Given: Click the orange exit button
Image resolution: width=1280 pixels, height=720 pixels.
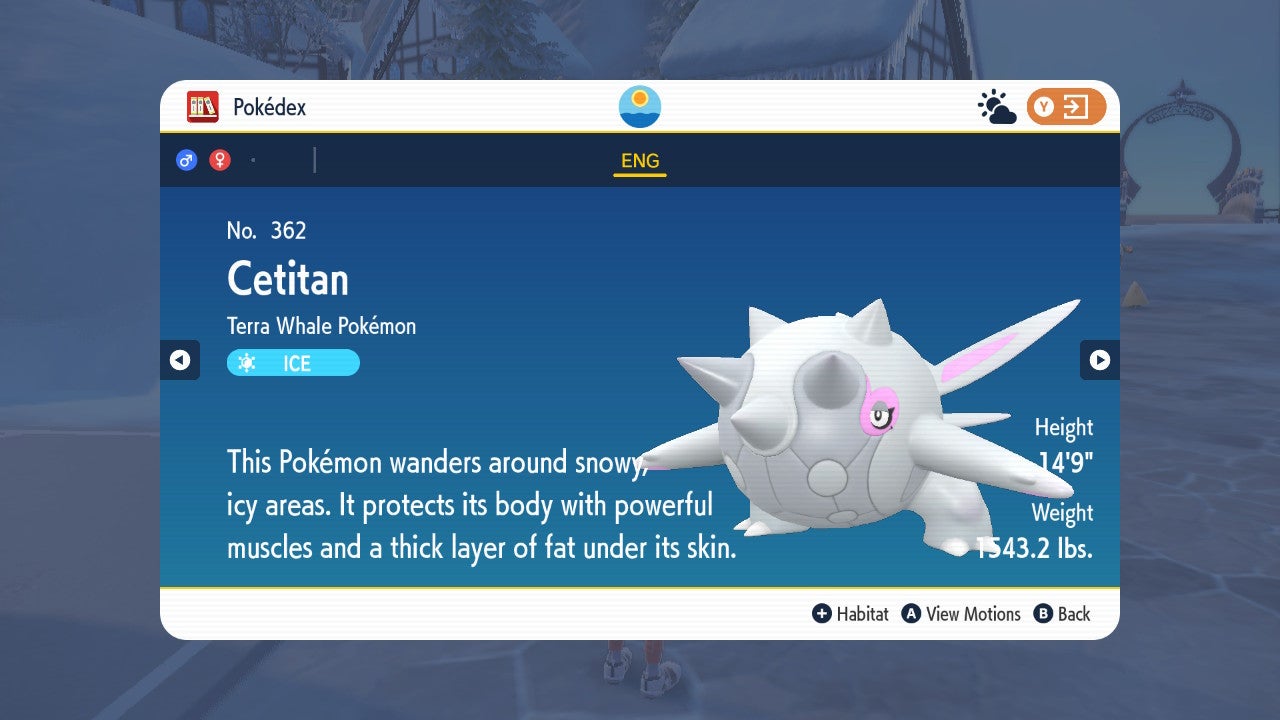Looking at the screenshot, I should coord(1066,107).
